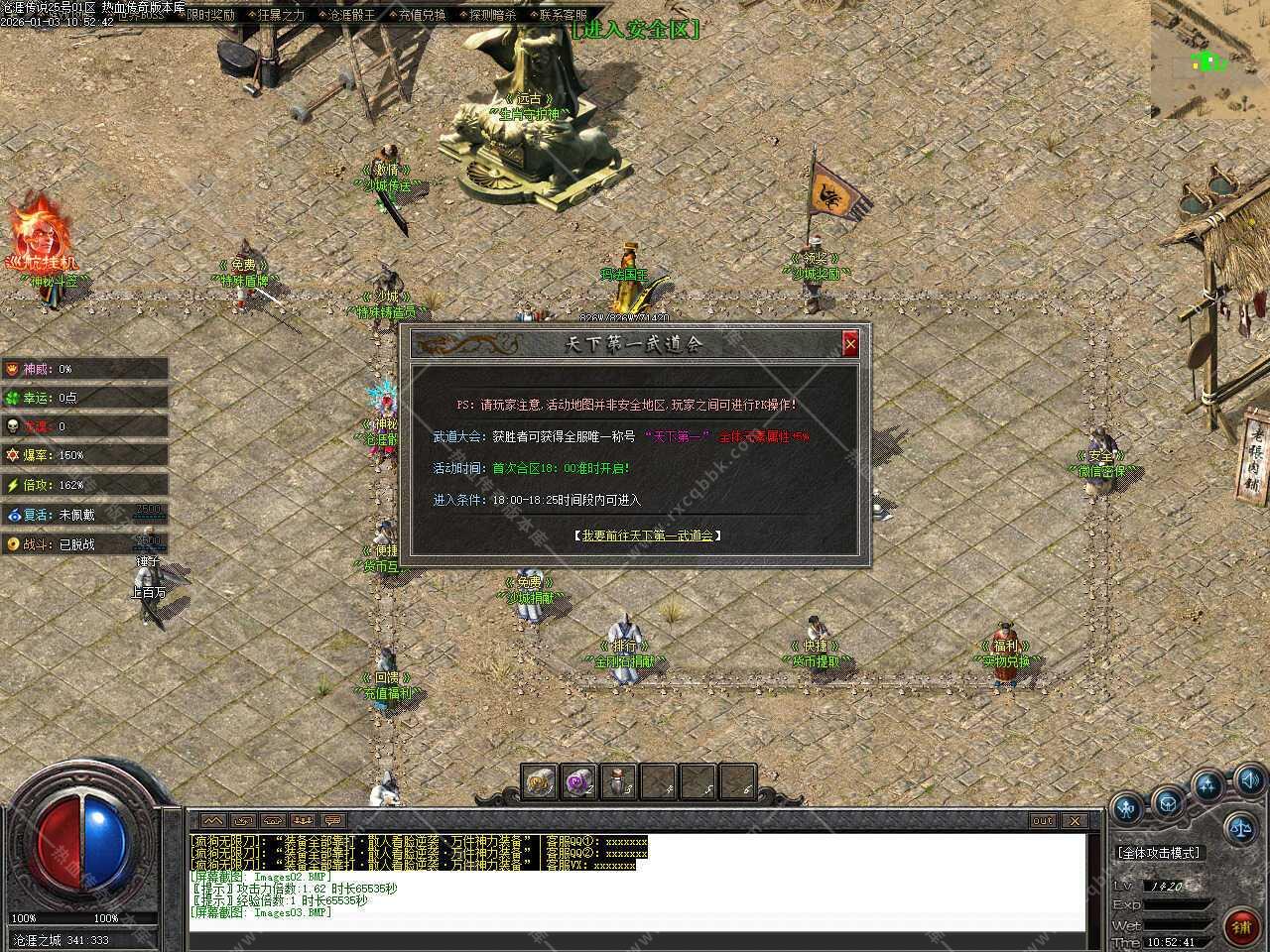Open the bag inventory icon
Viewport: 1270px width, 952px height.
(1168, 800)
